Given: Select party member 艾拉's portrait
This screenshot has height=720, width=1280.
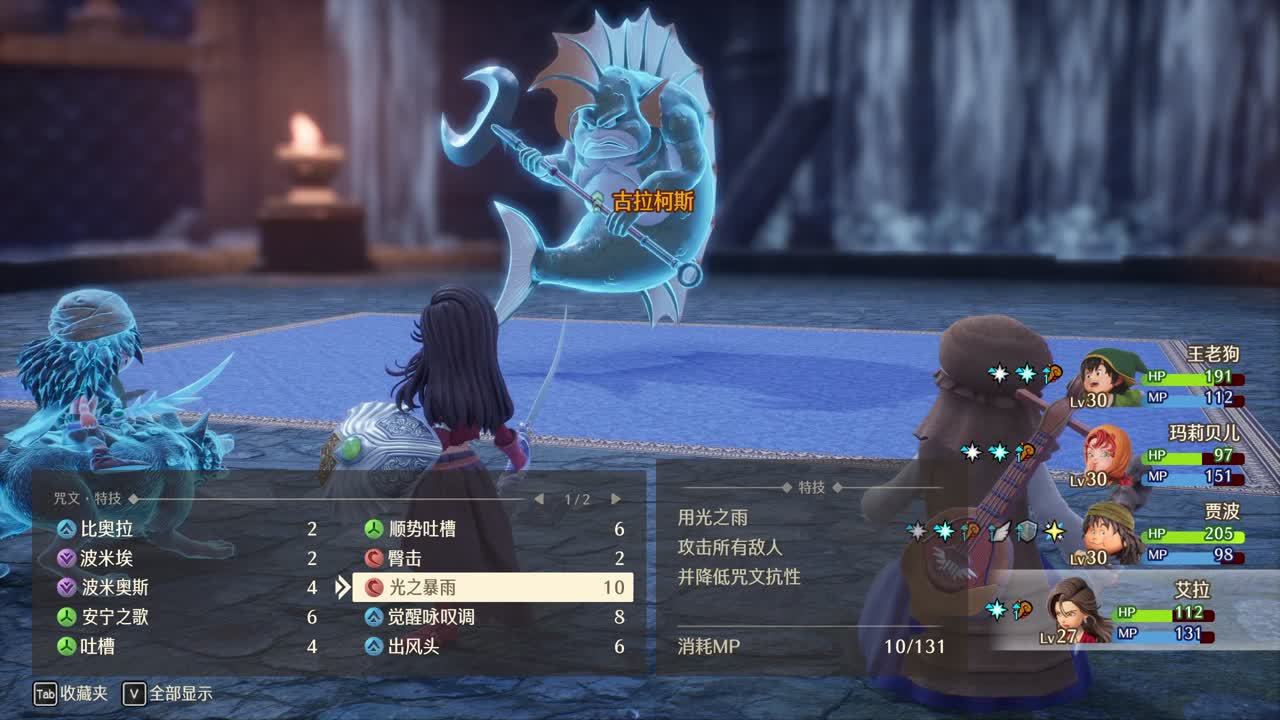Looking at the screenshot, I should pyautogui.click(x=1075, y=609).
